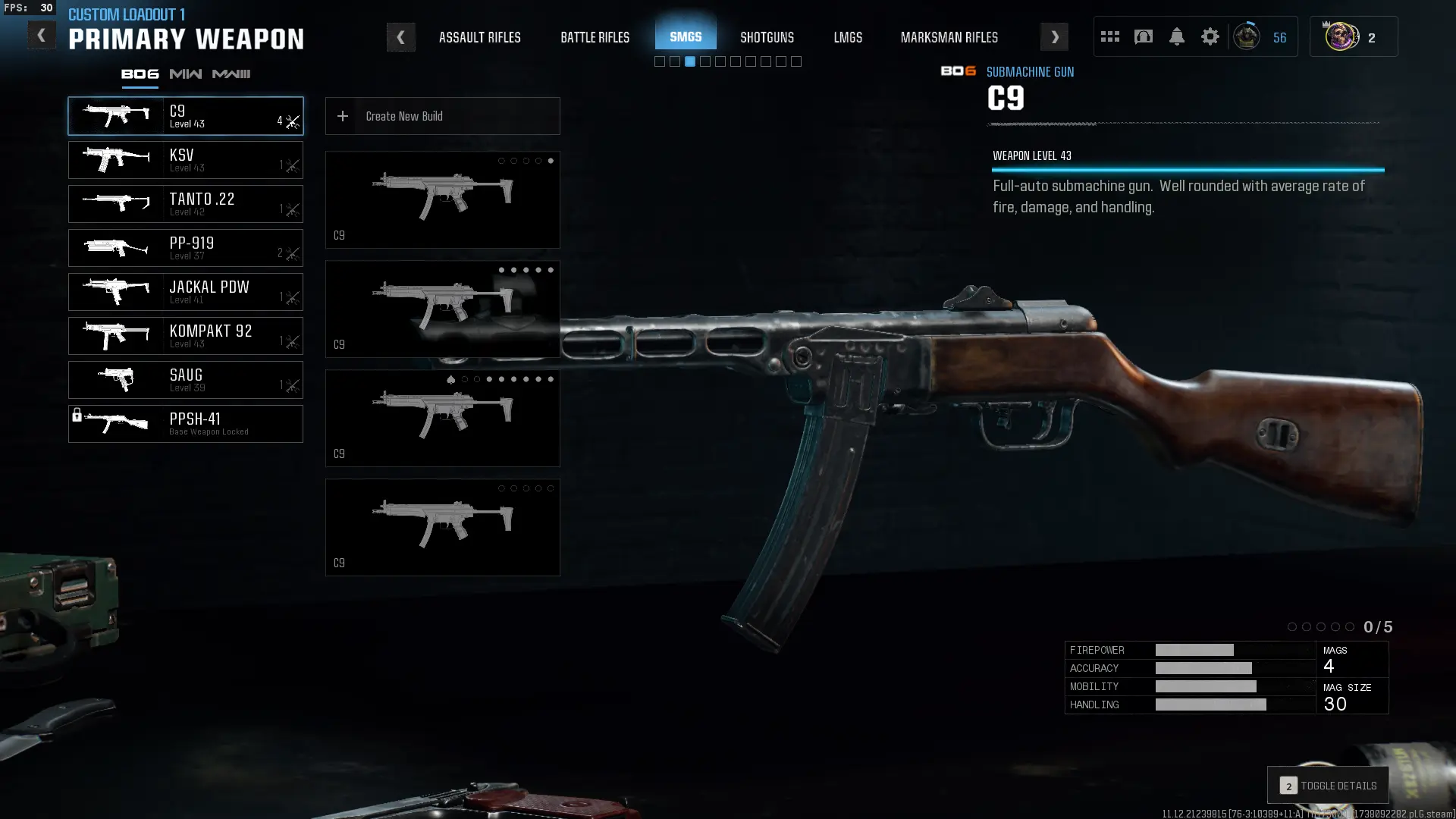This screenshot has width=1456, height=819.
Task: Select the Shotguns tab
Action: tap(767, 37)
